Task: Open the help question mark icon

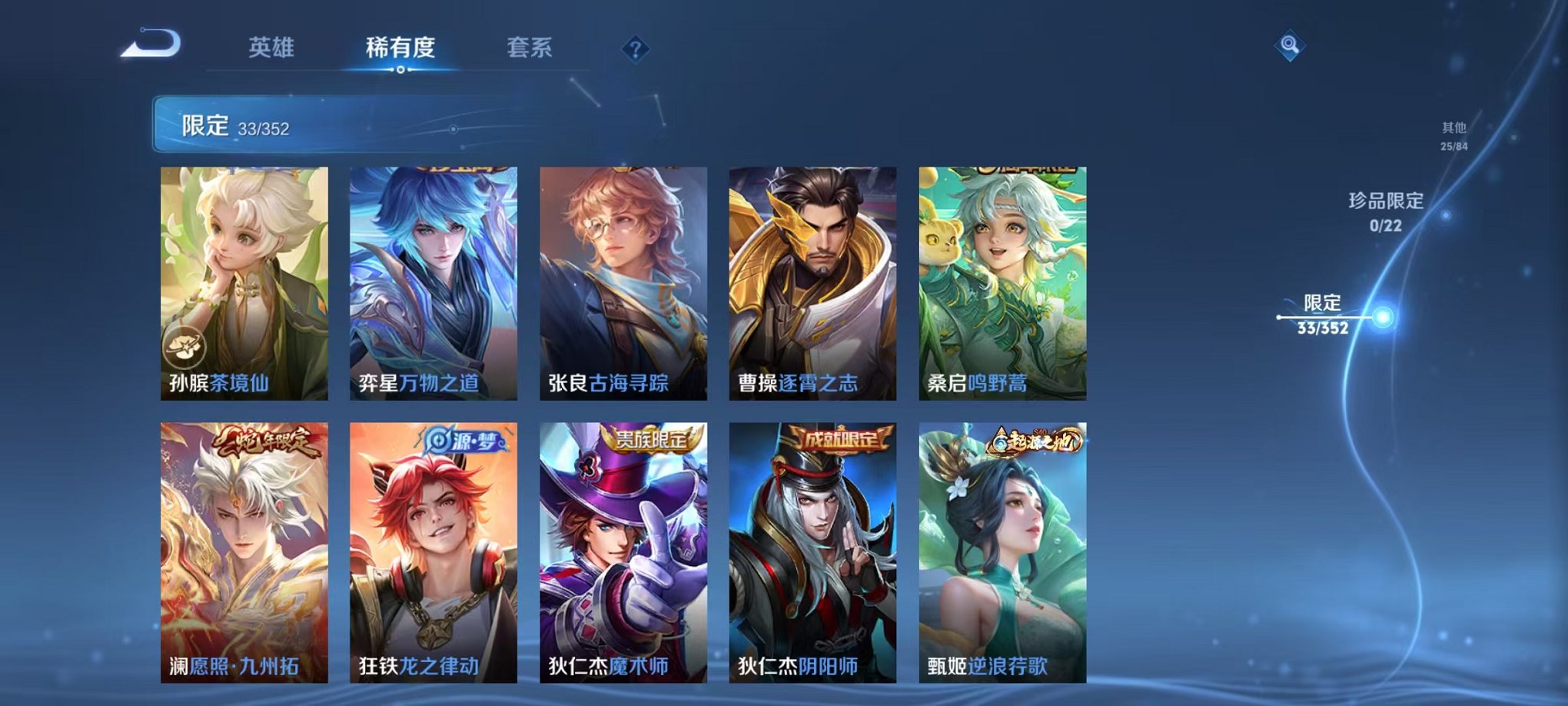Action: 635,48
